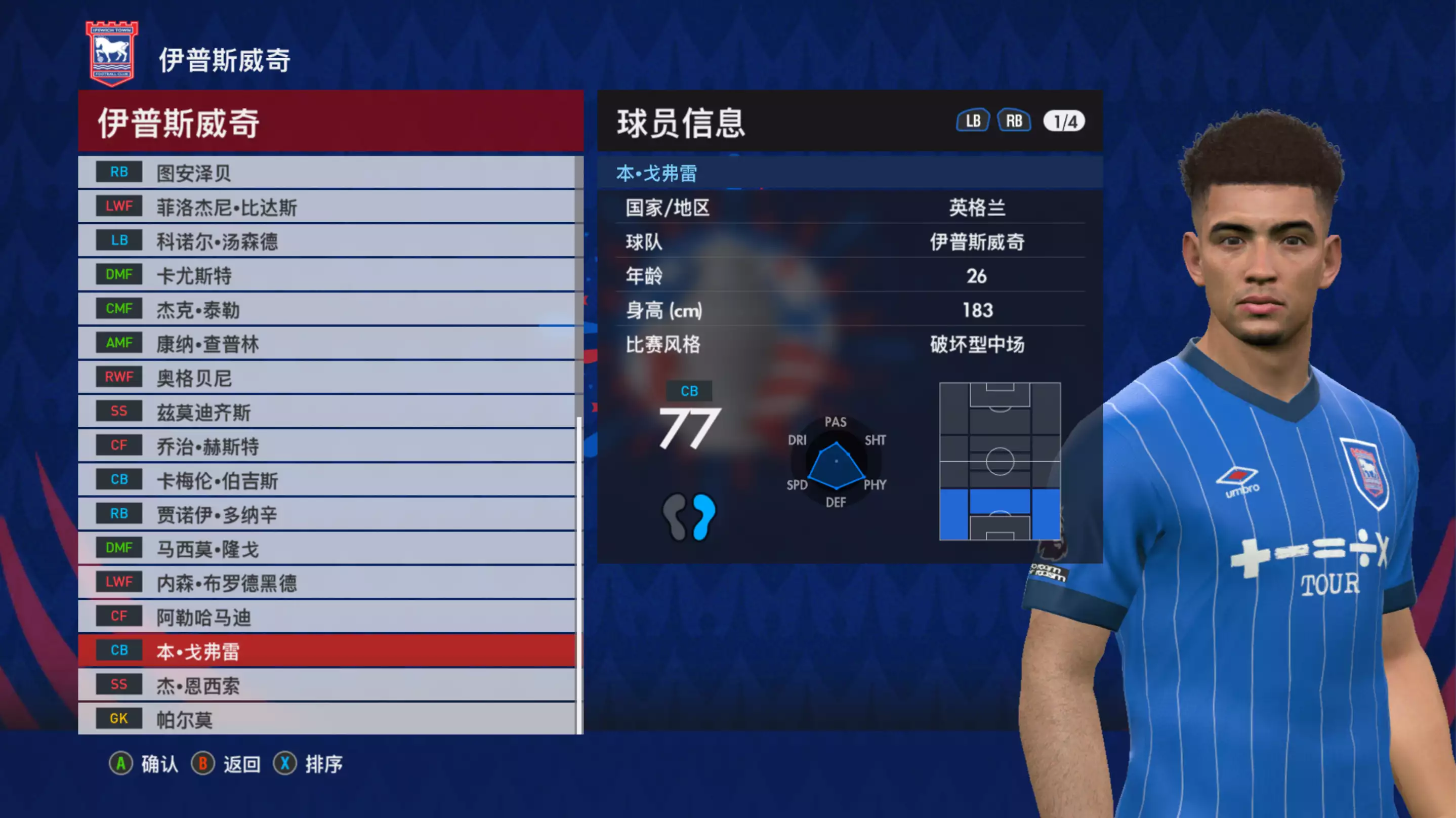Select defensive midfielder 卡尤斯特
This screenshot has width=1456, height=818.
[327, 275]
